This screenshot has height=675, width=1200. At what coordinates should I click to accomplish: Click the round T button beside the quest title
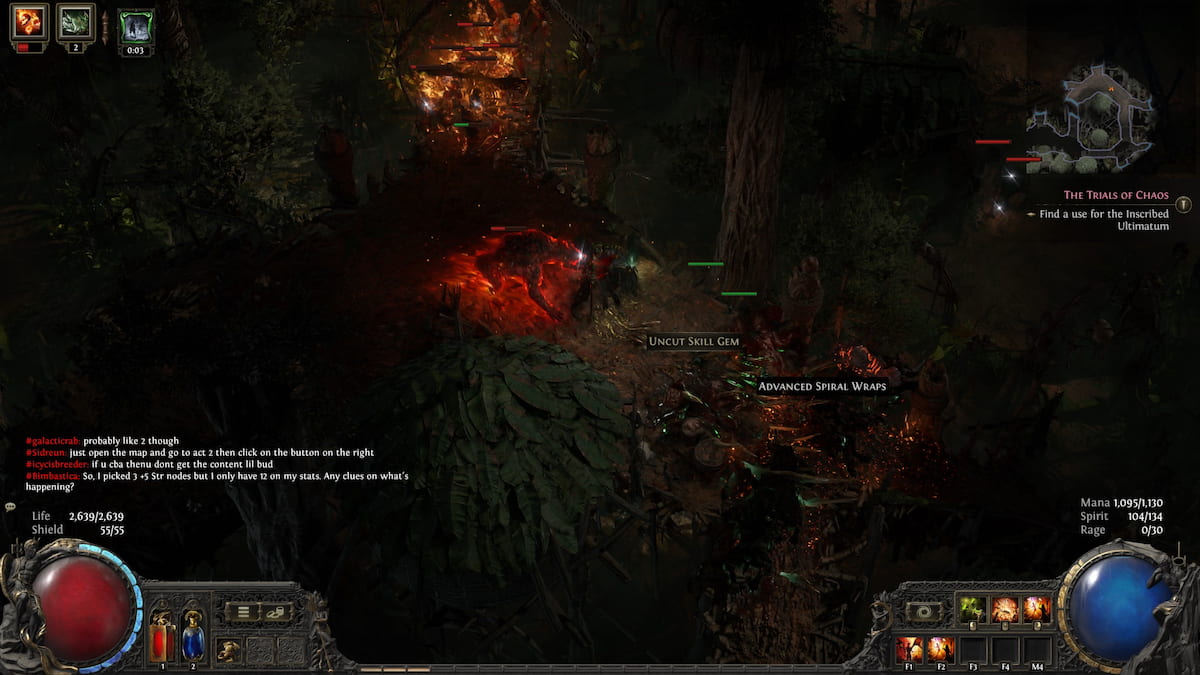point(1184,204)
